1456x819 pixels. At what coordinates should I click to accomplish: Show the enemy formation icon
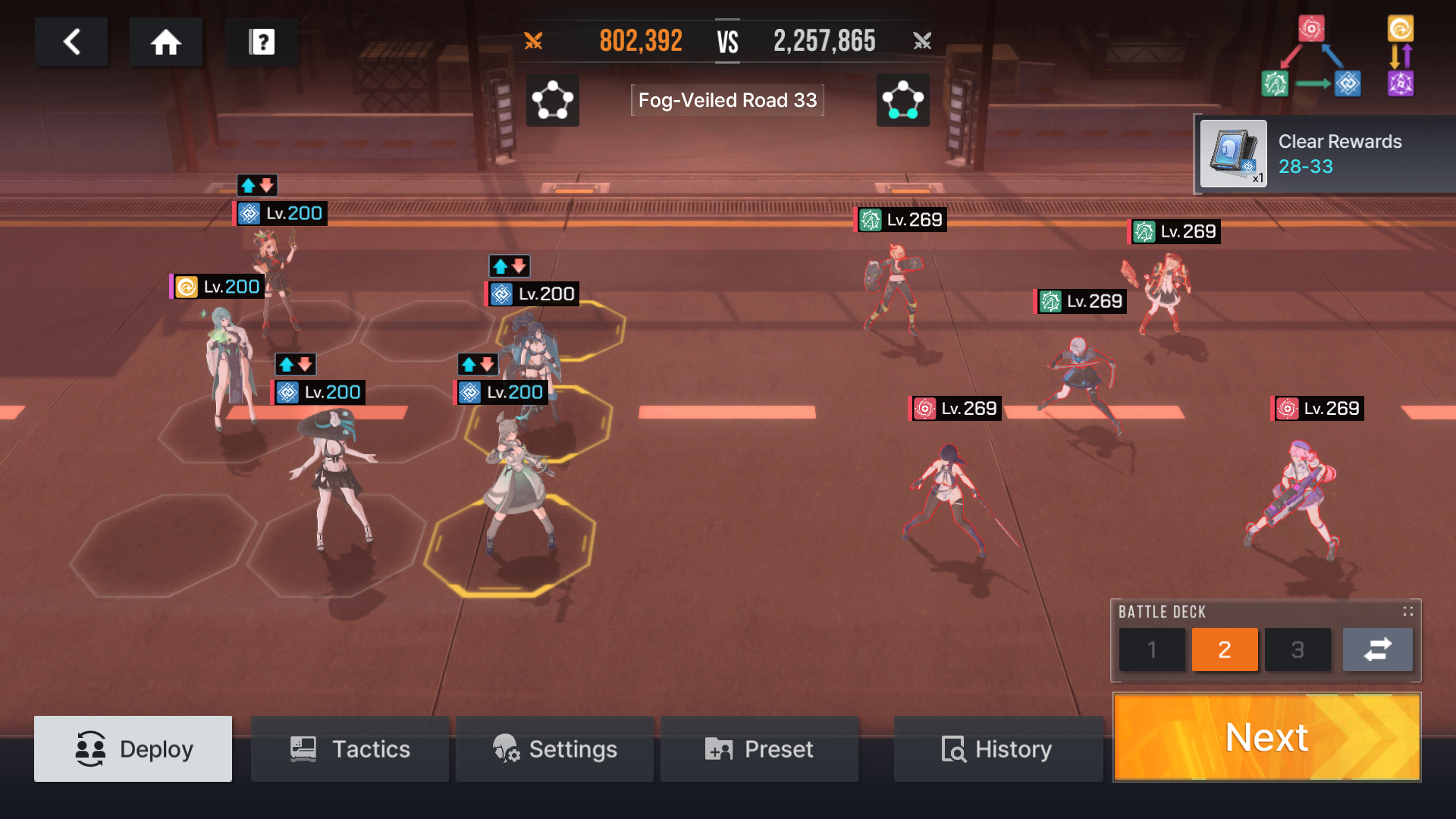902,100
